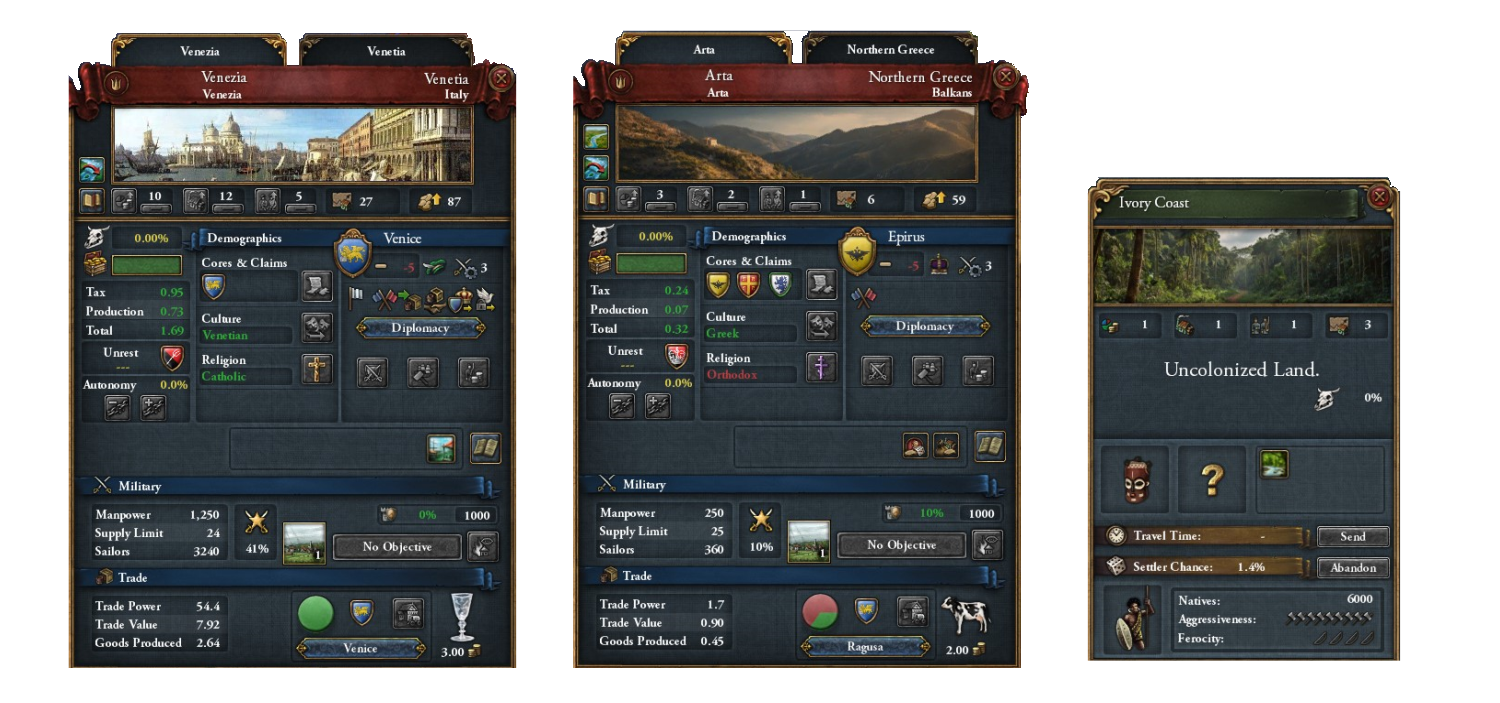Select the Orthodox religion cross icon

coord(821,368)
